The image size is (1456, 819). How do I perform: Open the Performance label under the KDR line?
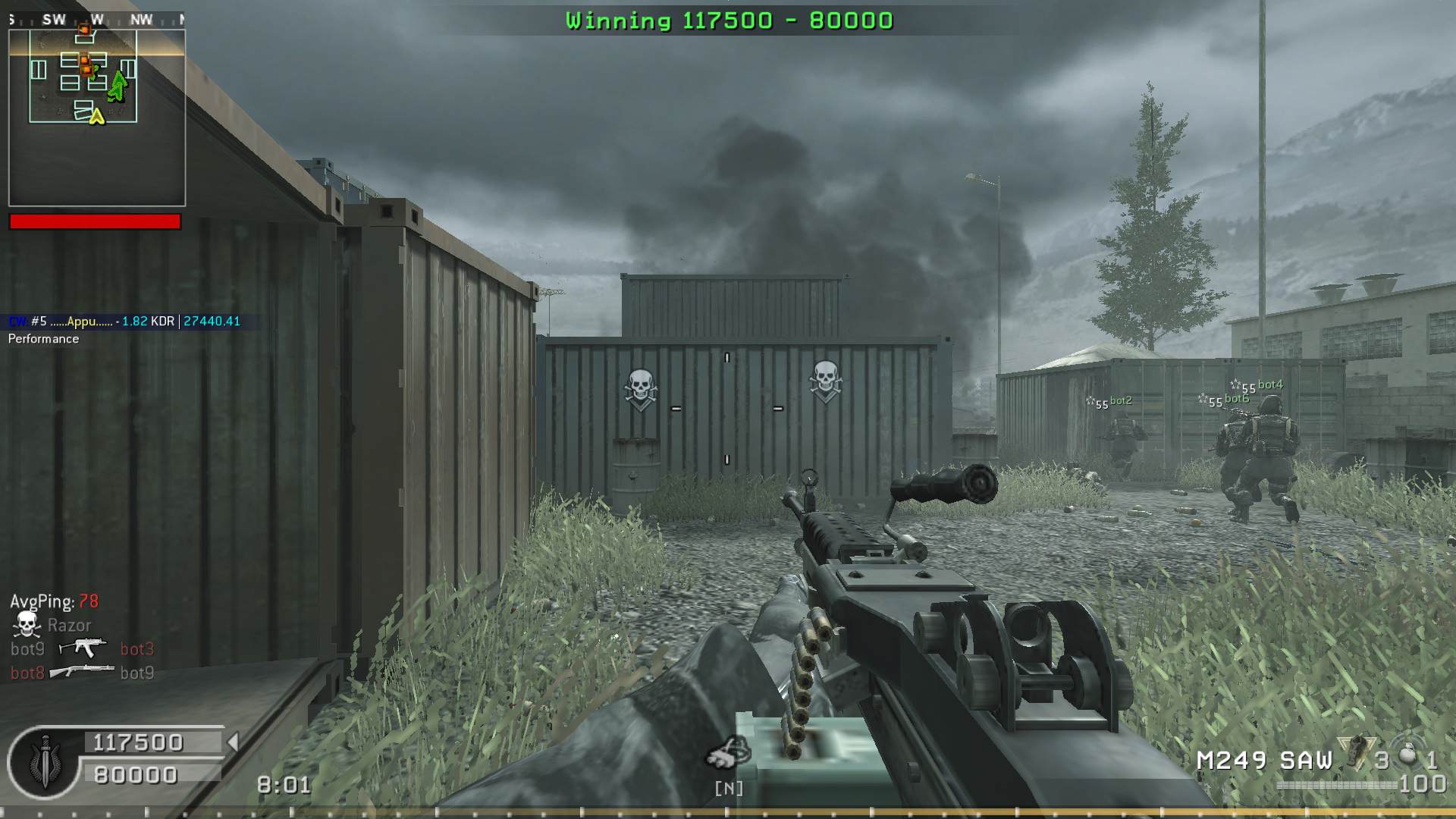coord(43,339)
